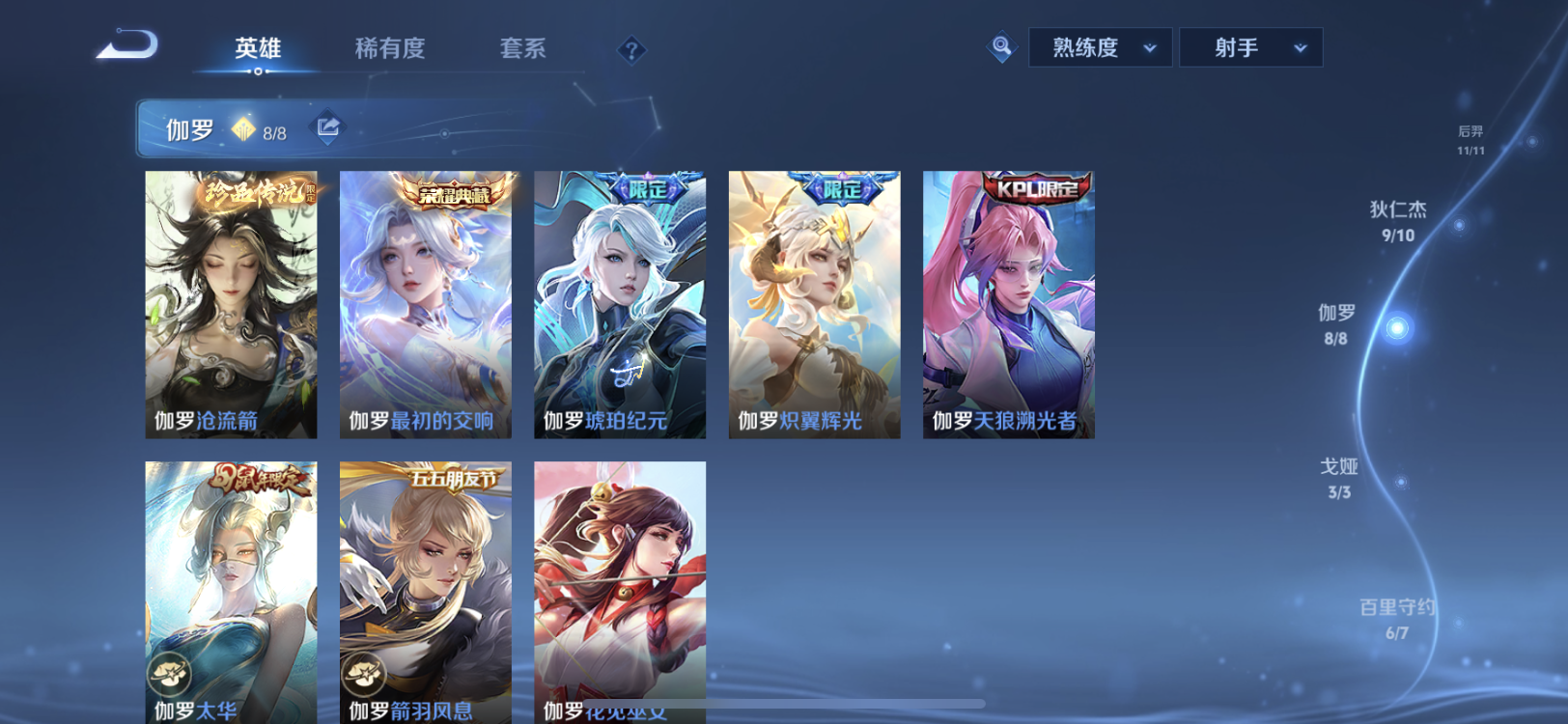Click the back arrow logo at top left
Image resolution: width=1568 pixels, height=724 pixels.
coord(128,43)
